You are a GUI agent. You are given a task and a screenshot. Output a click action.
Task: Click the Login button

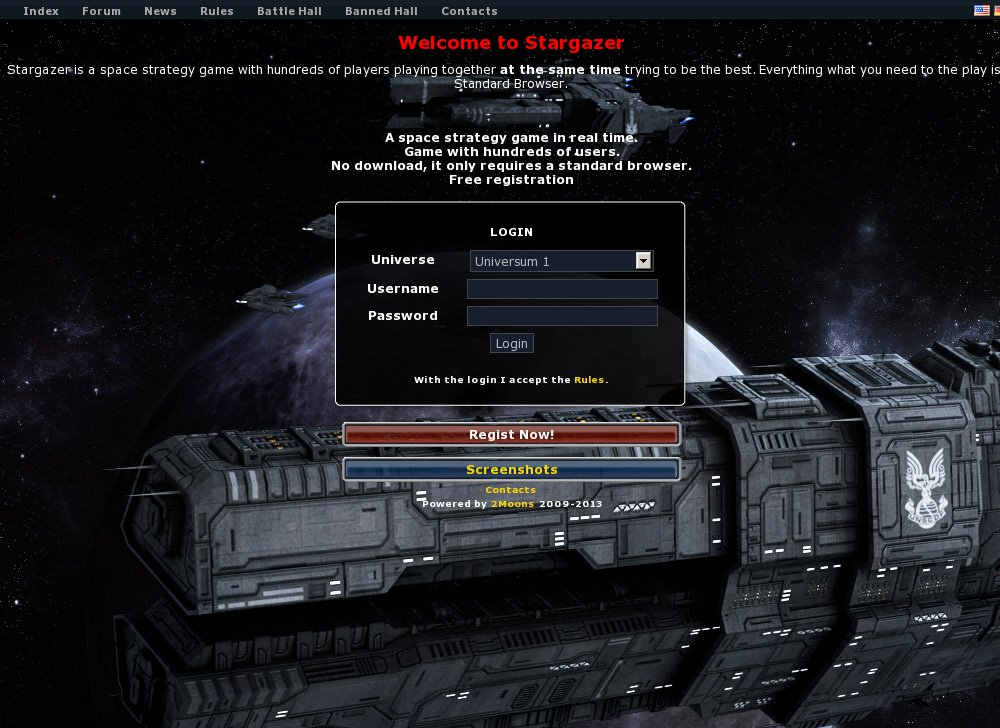(511, 343)
